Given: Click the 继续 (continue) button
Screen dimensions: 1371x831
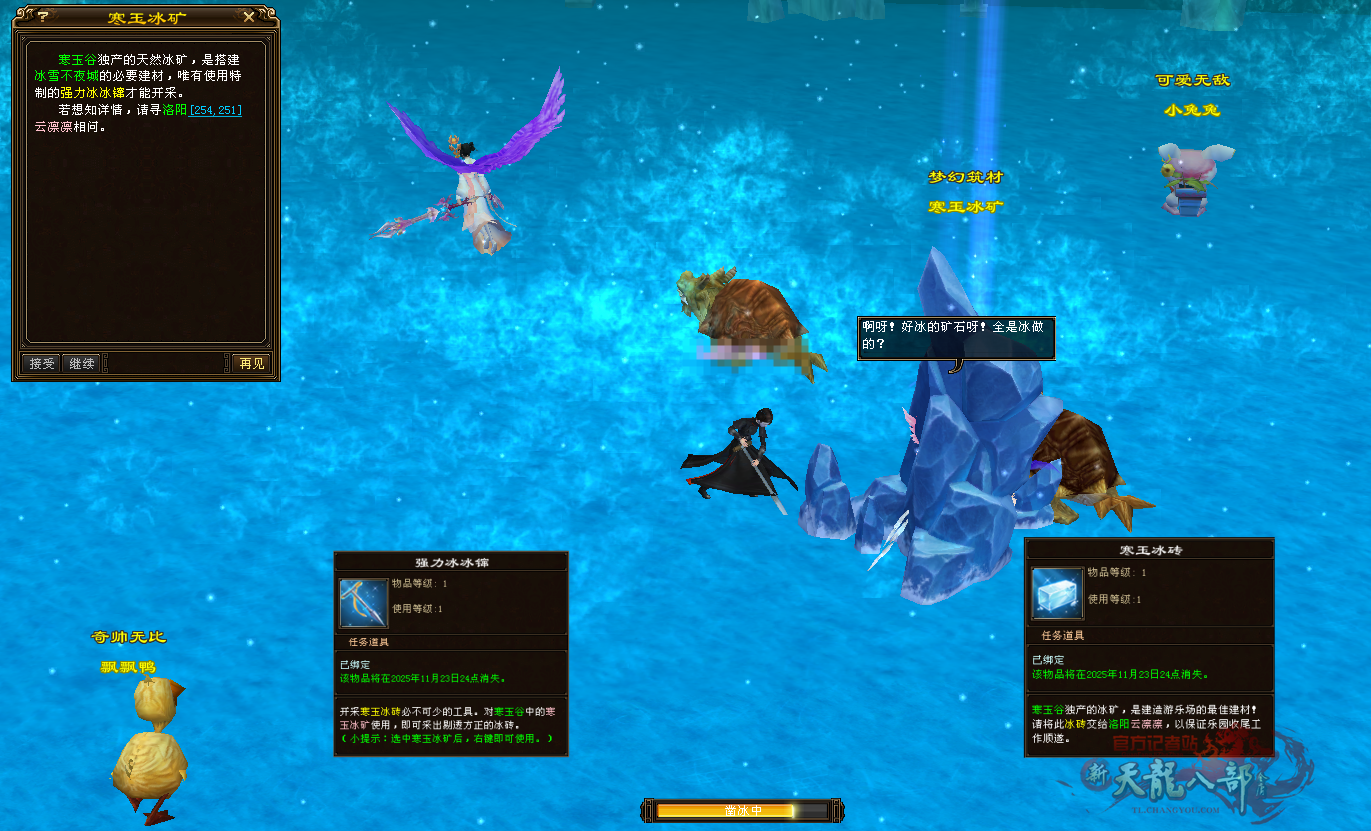Looking at the screenshot, I should click(82, 363).
